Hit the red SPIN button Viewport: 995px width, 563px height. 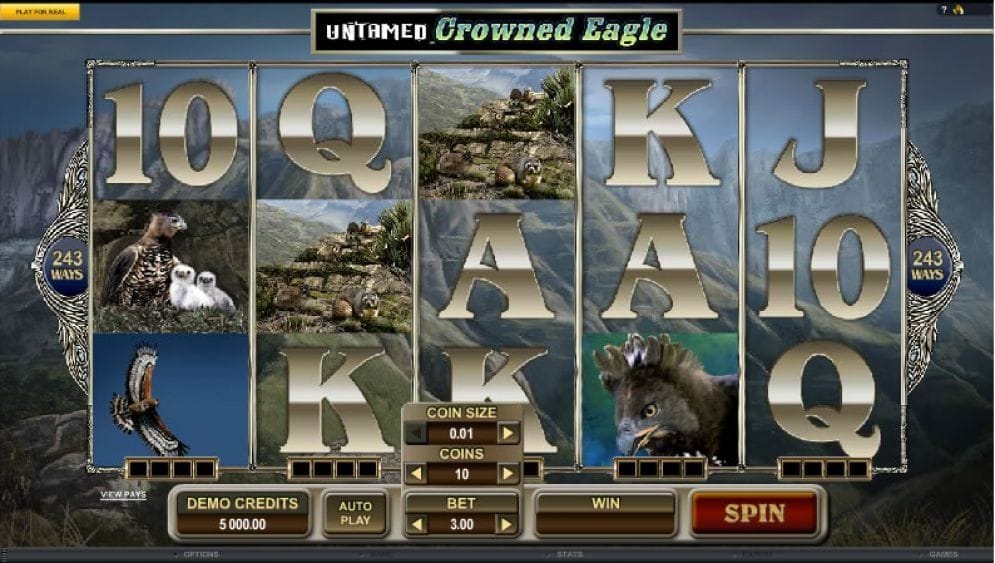(754, 513)
